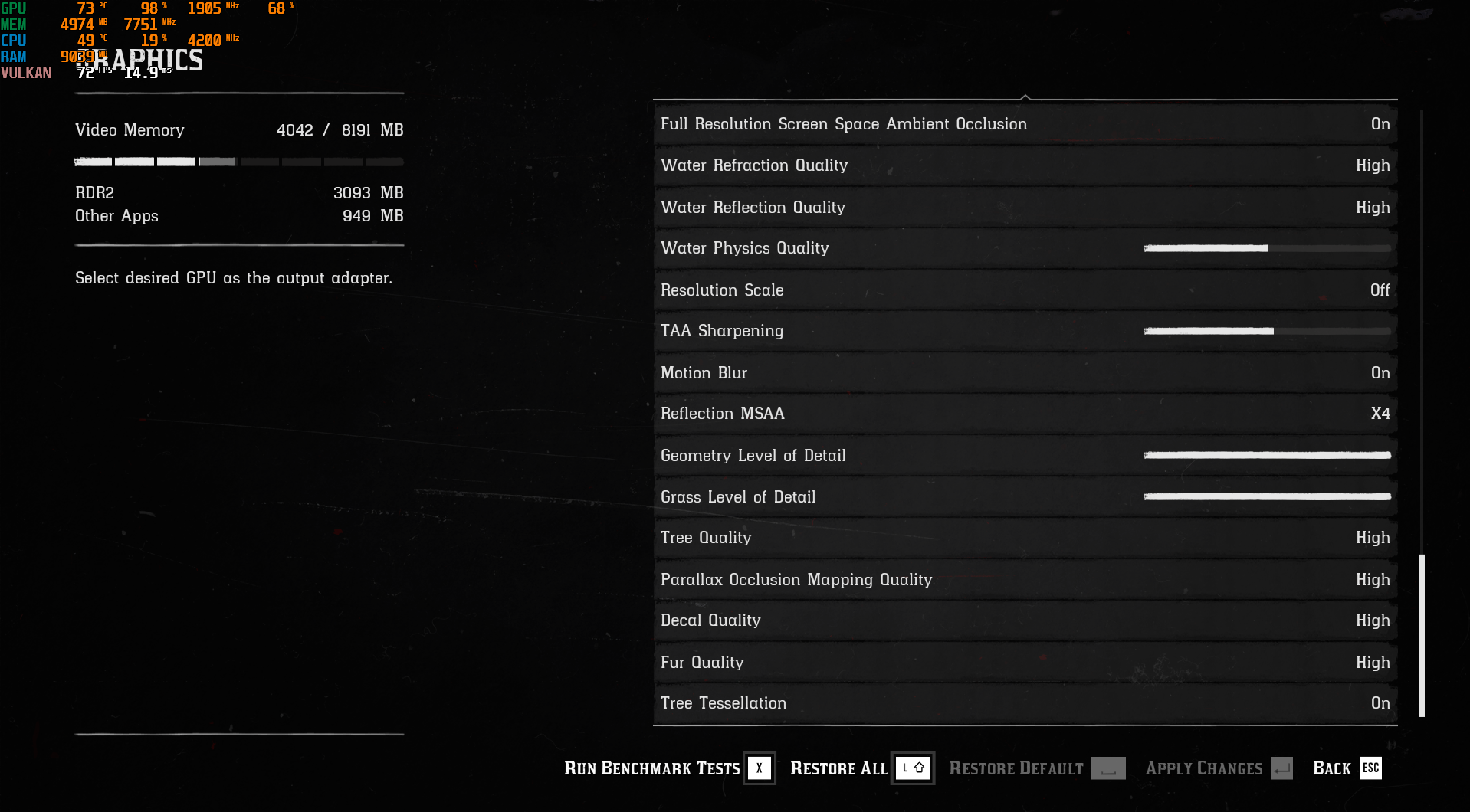Toggle Full Resolution Screen Space Ambient Occlusion
The image size is (1470, 812).
click(1025, 124)
